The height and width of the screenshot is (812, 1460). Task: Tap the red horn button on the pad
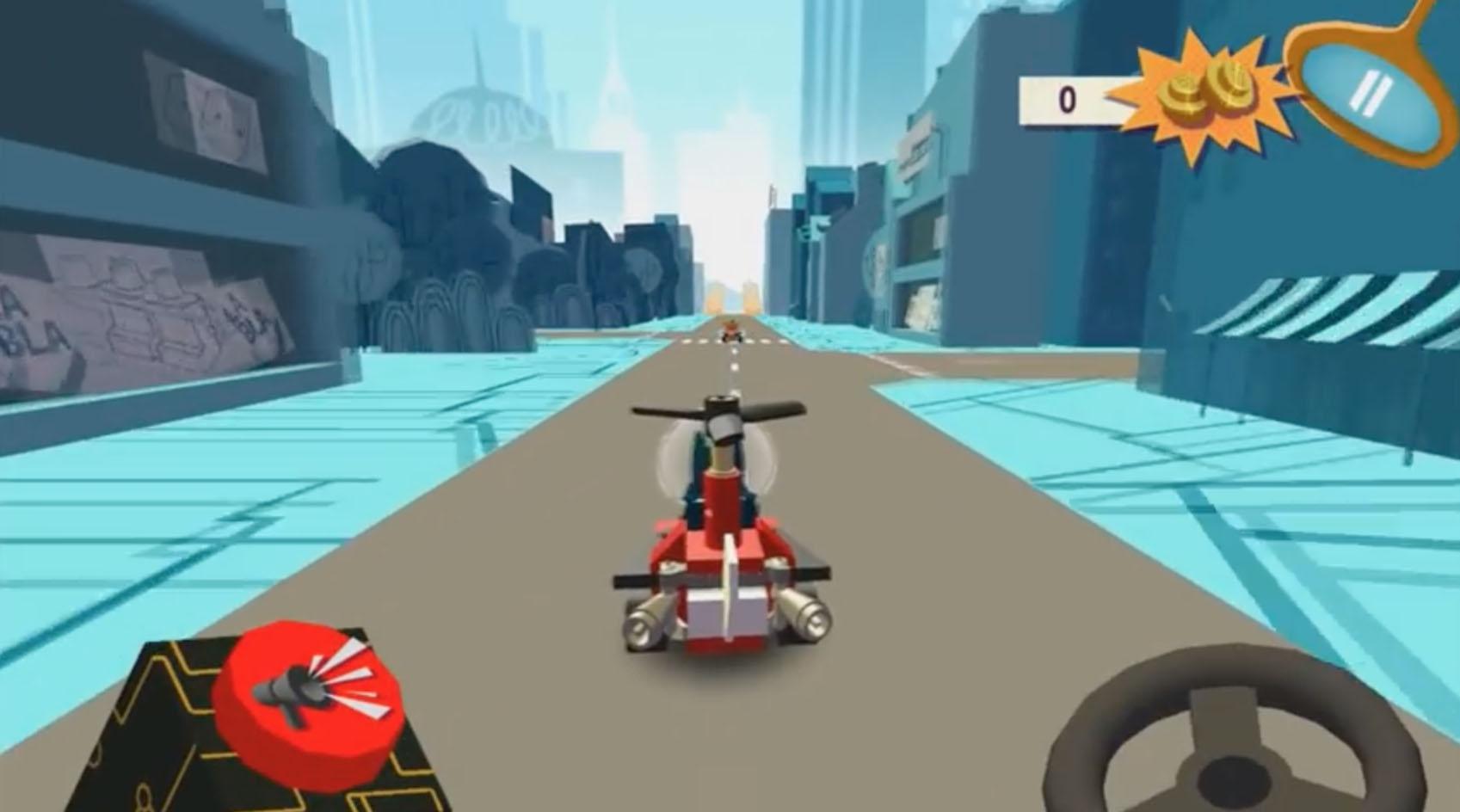(x=305, y=697)
